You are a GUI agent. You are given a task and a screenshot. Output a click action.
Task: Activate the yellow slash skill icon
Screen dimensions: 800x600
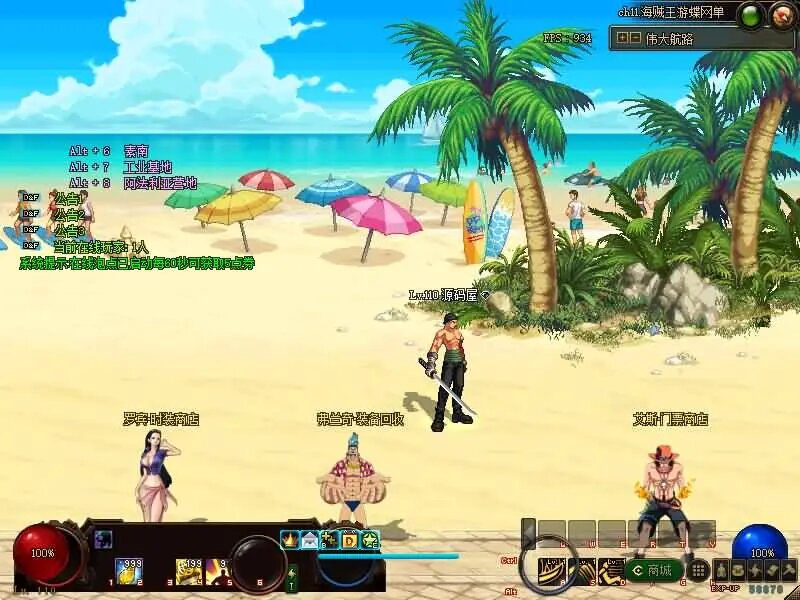tap(550, 571)
